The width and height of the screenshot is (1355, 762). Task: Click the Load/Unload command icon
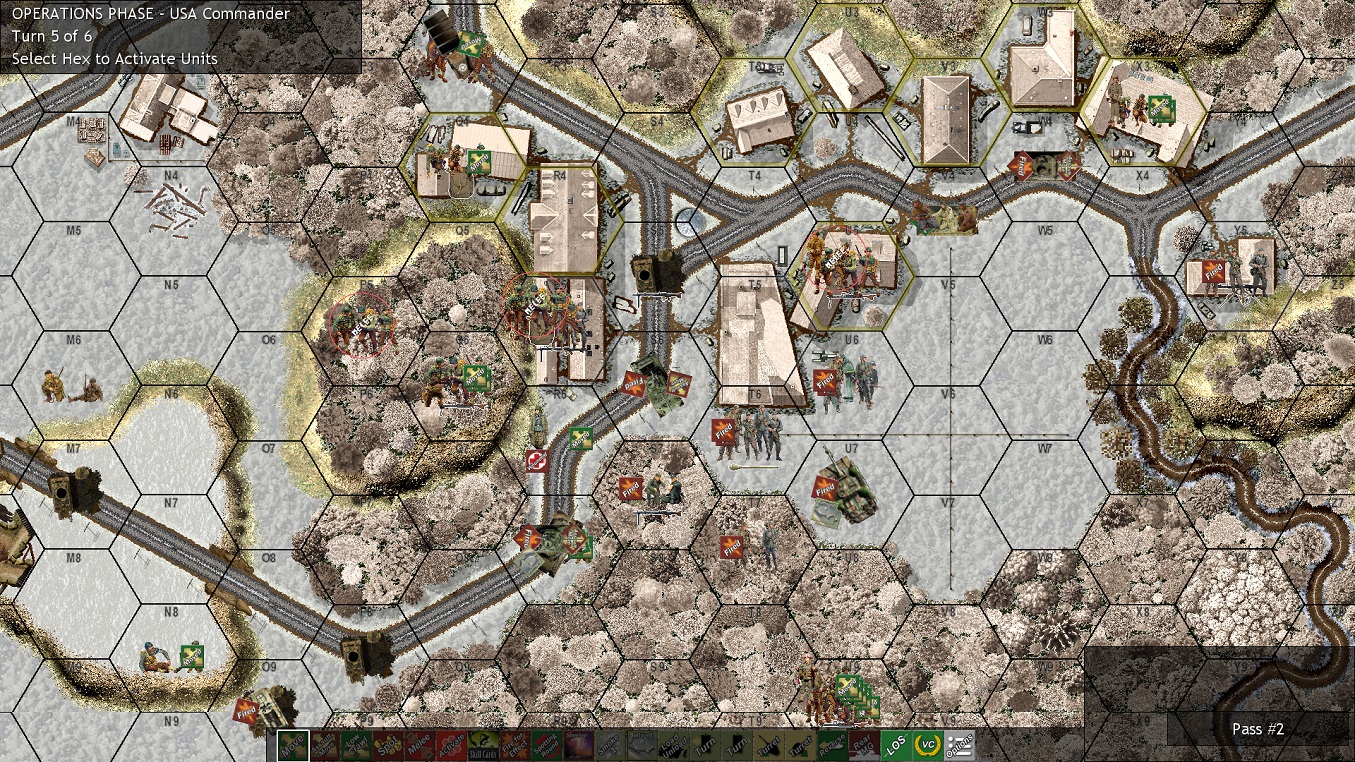672,748
